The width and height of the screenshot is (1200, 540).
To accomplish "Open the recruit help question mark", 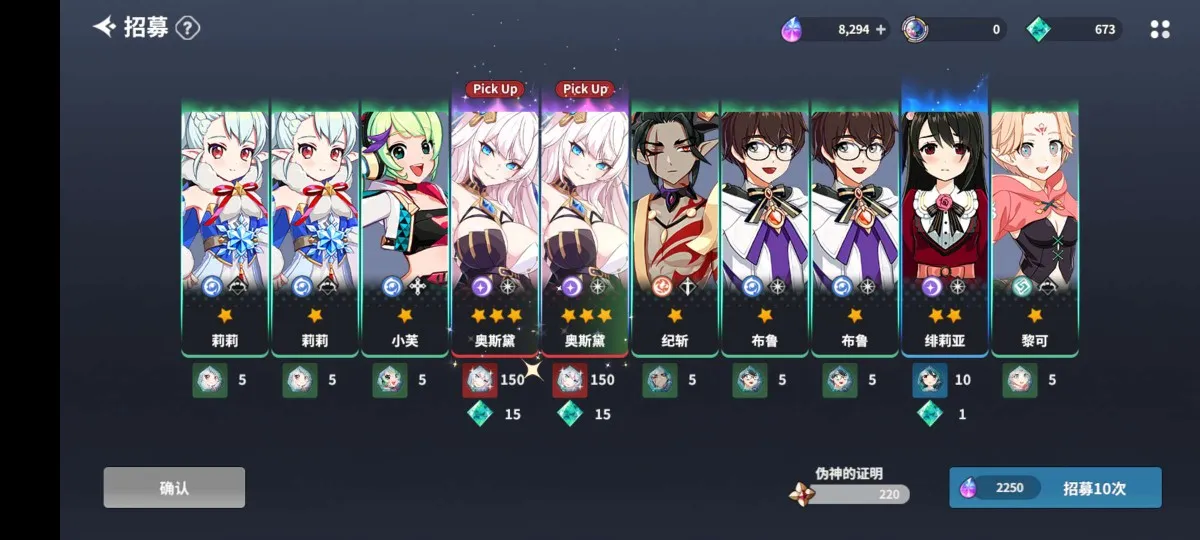I will [x=188, y=28].
